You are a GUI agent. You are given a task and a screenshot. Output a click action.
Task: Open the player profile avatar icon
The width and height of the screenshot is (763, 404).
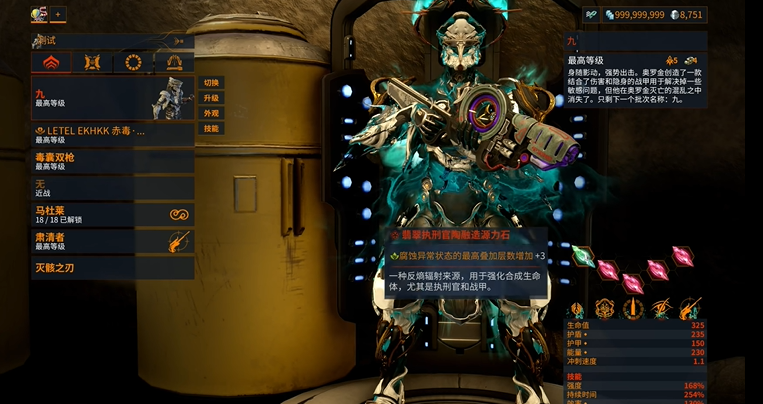click(x=39, y=14)
